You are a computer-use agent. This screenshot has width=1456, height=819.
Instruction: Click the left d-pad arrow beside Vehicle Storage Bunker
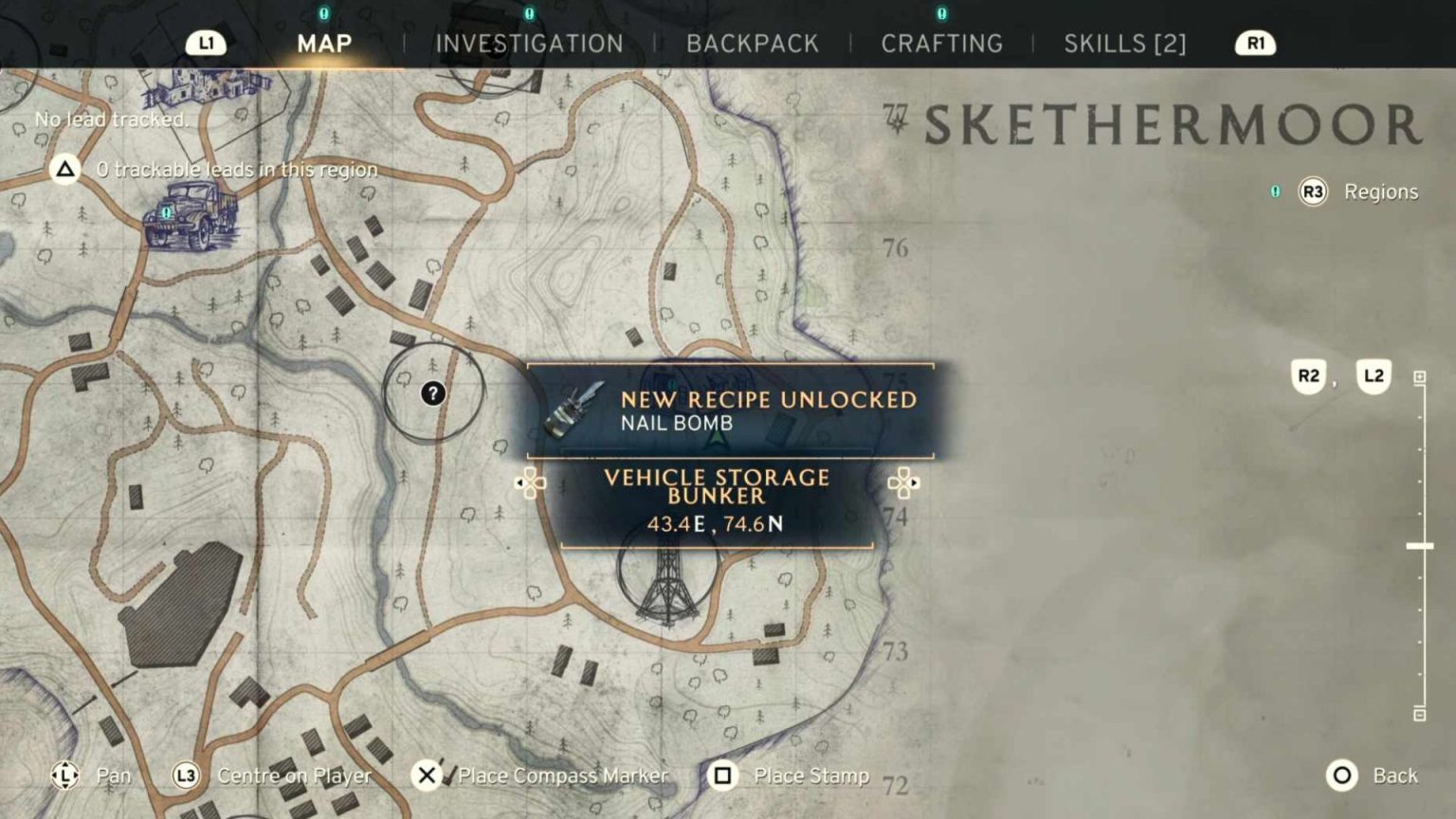click(532, 482)
